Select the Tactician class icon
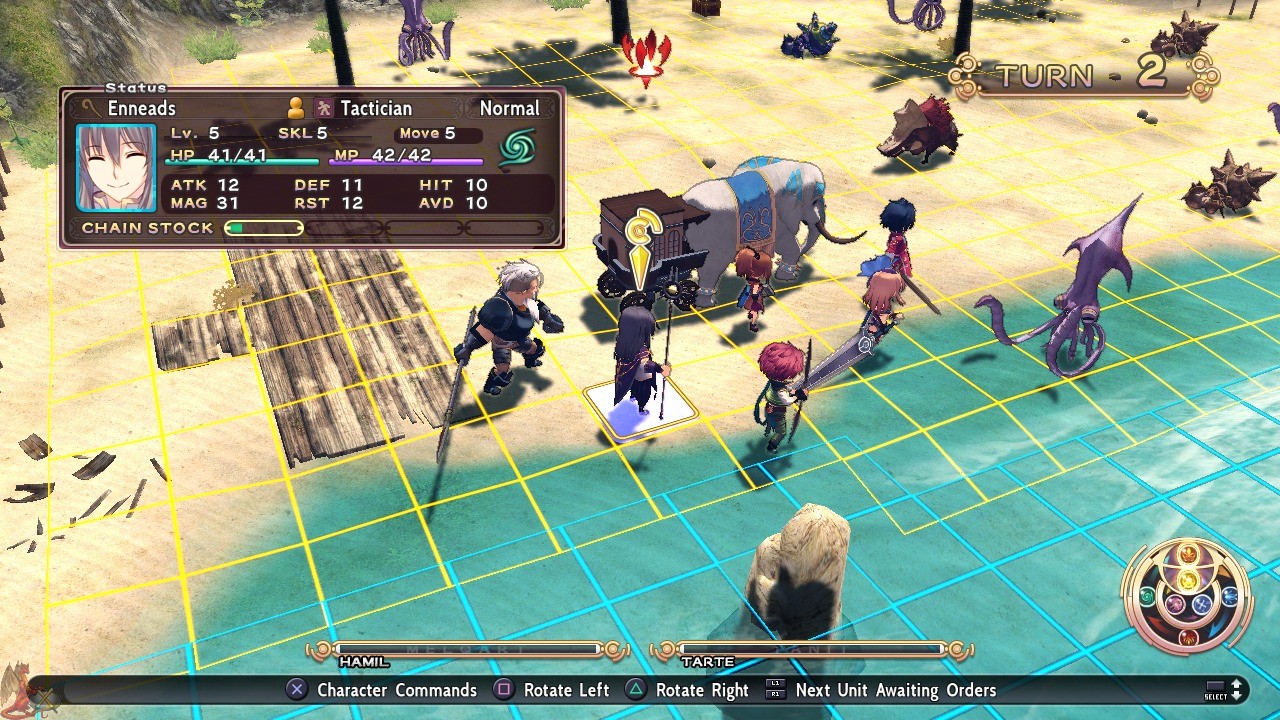 324,108
